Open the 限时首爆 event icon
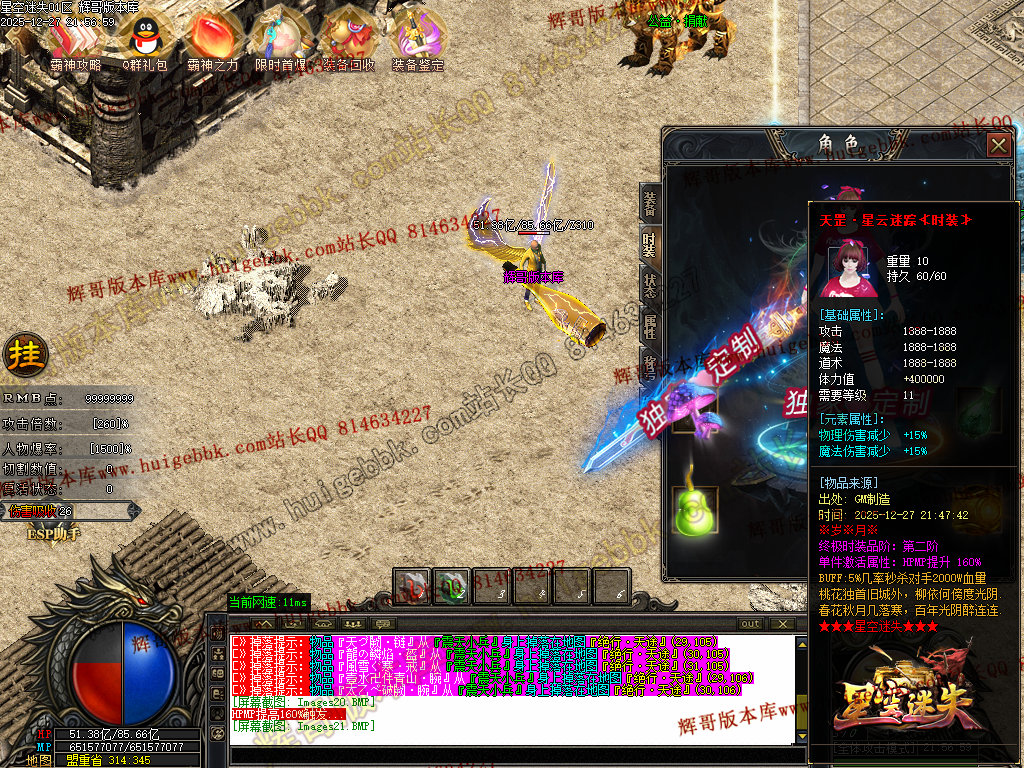Screen dimensions: 1024x768 tap(280, 41)
